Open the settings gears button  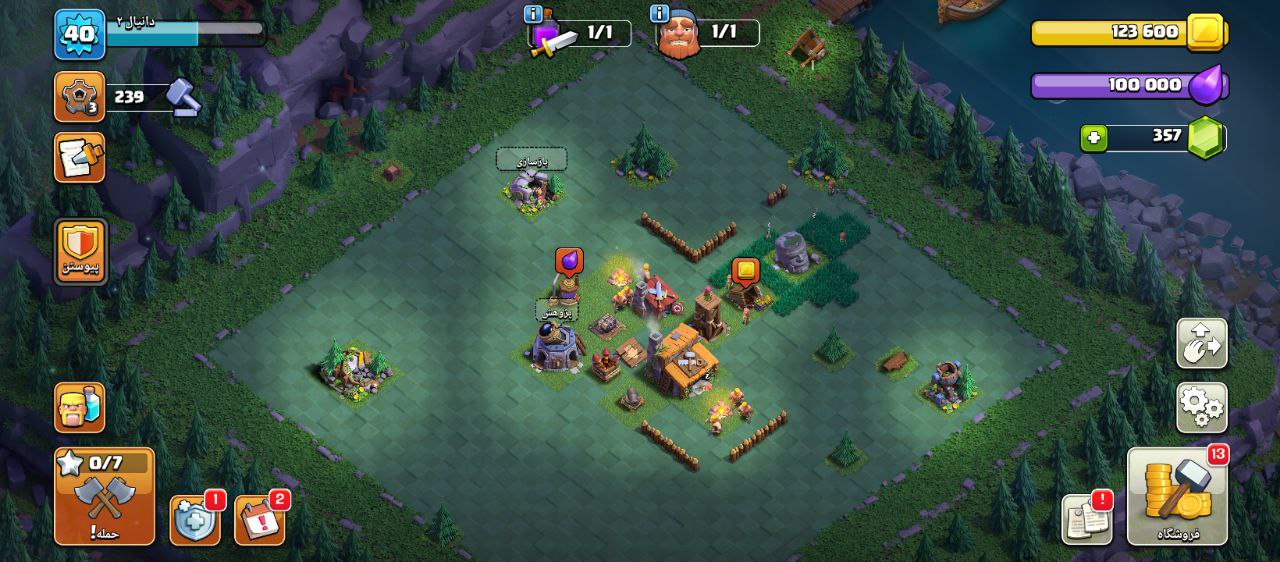pyautogui.click(x=1201, y=406)
